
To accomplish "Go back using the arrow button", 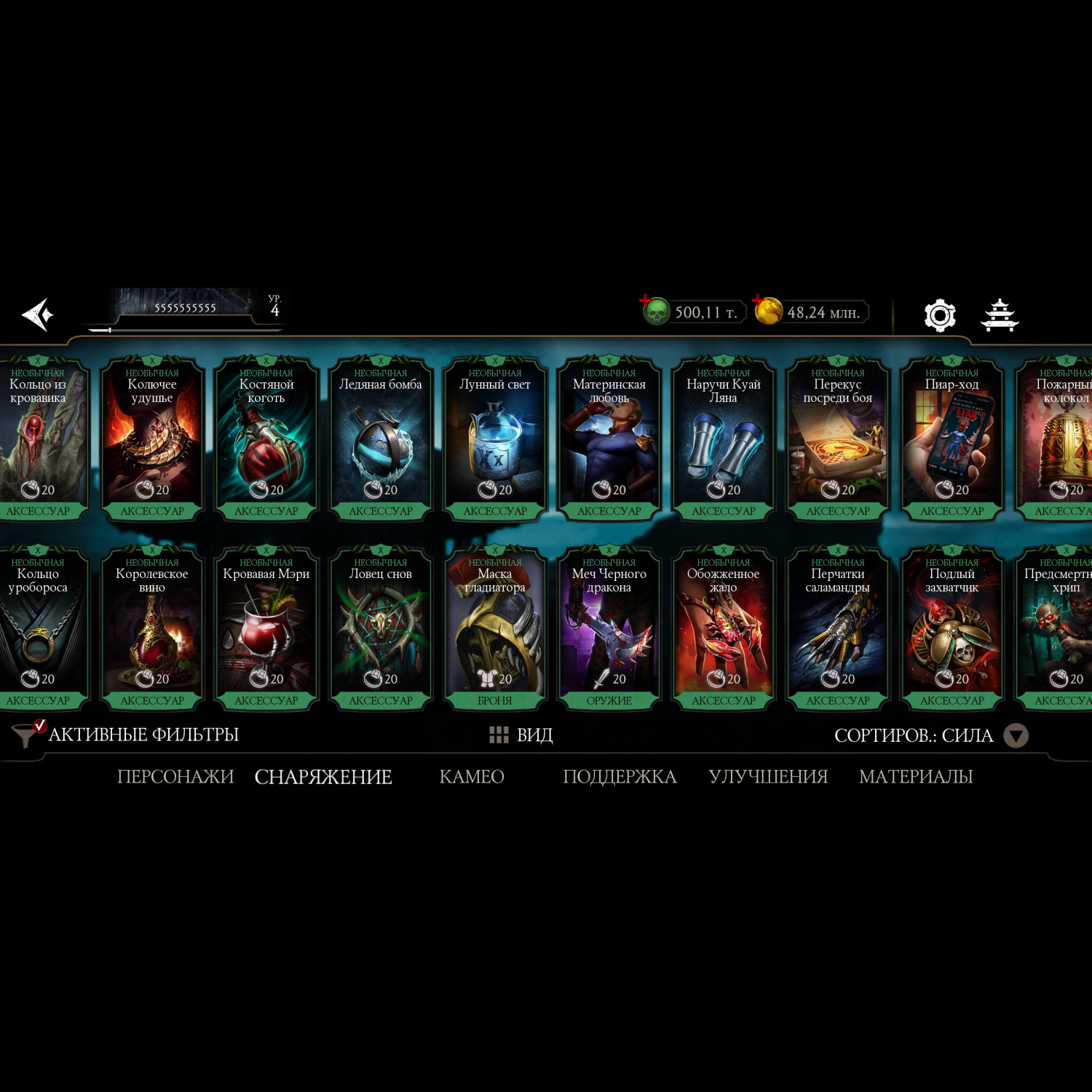I will (x=38, y=314).
